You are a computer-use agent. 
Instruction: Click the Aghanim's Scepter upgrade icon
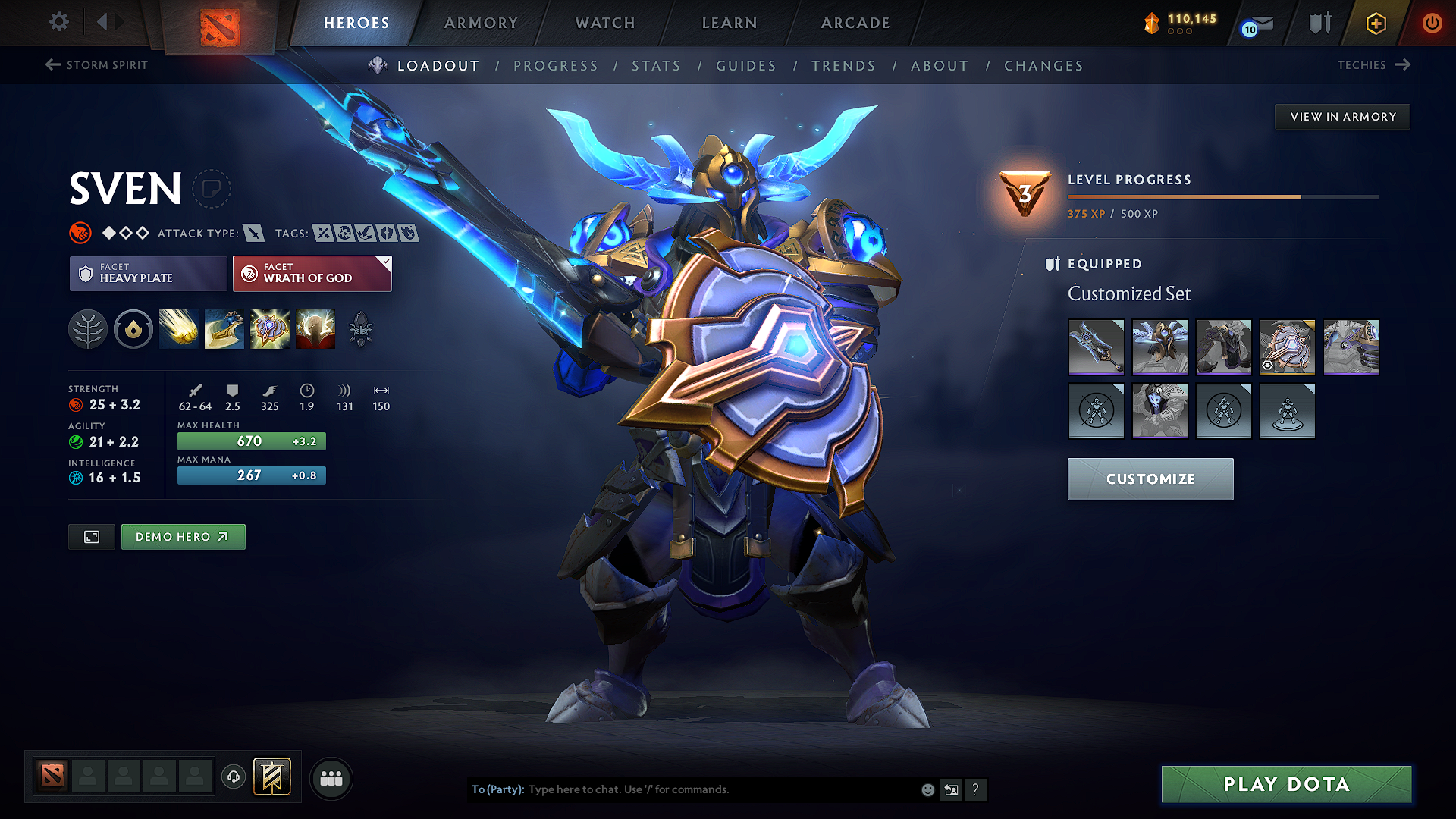361,329
